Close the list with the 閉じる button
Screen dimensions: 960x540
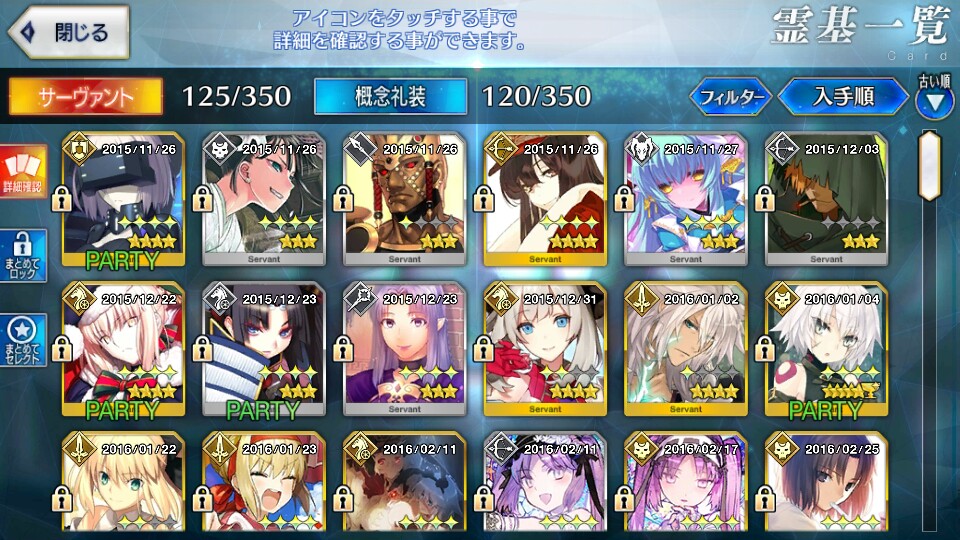point(69,33)
